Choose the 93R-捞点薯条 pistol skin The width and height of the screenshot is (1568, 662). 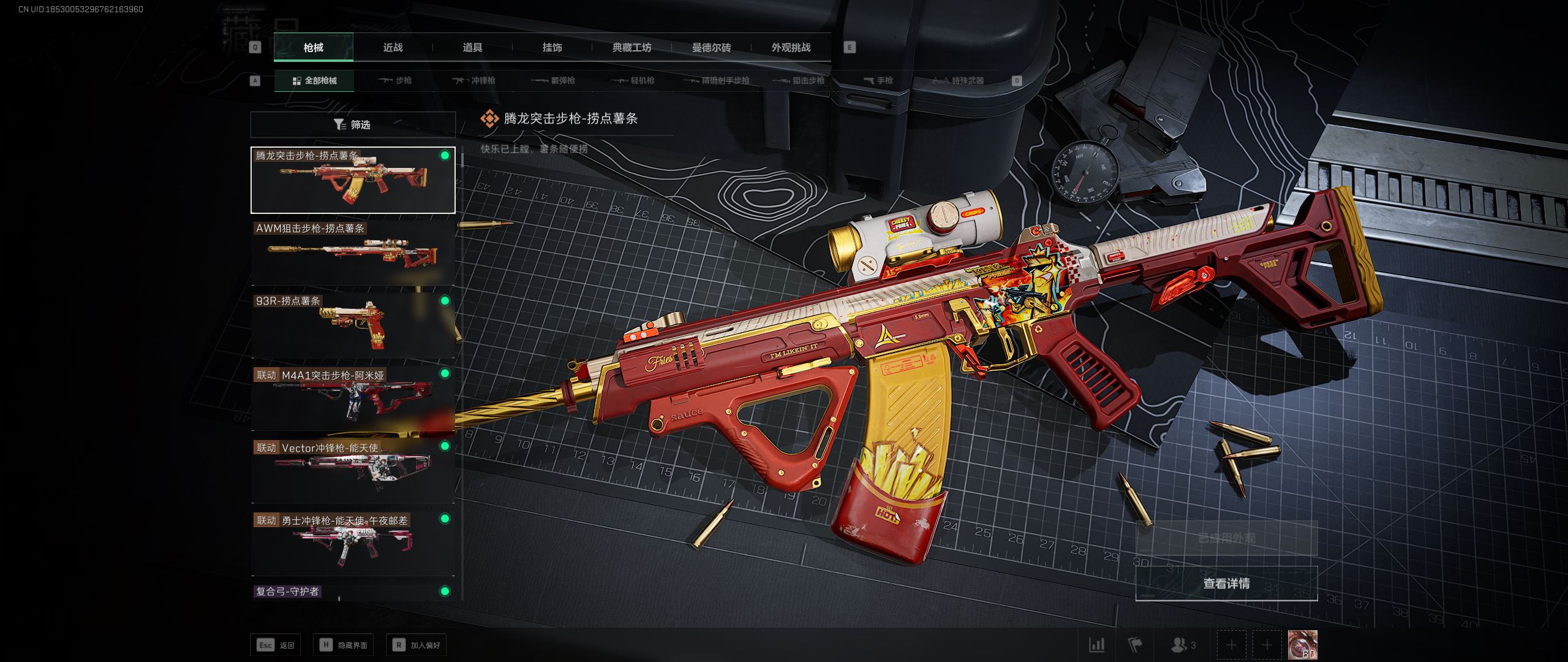tap(353, 325)
